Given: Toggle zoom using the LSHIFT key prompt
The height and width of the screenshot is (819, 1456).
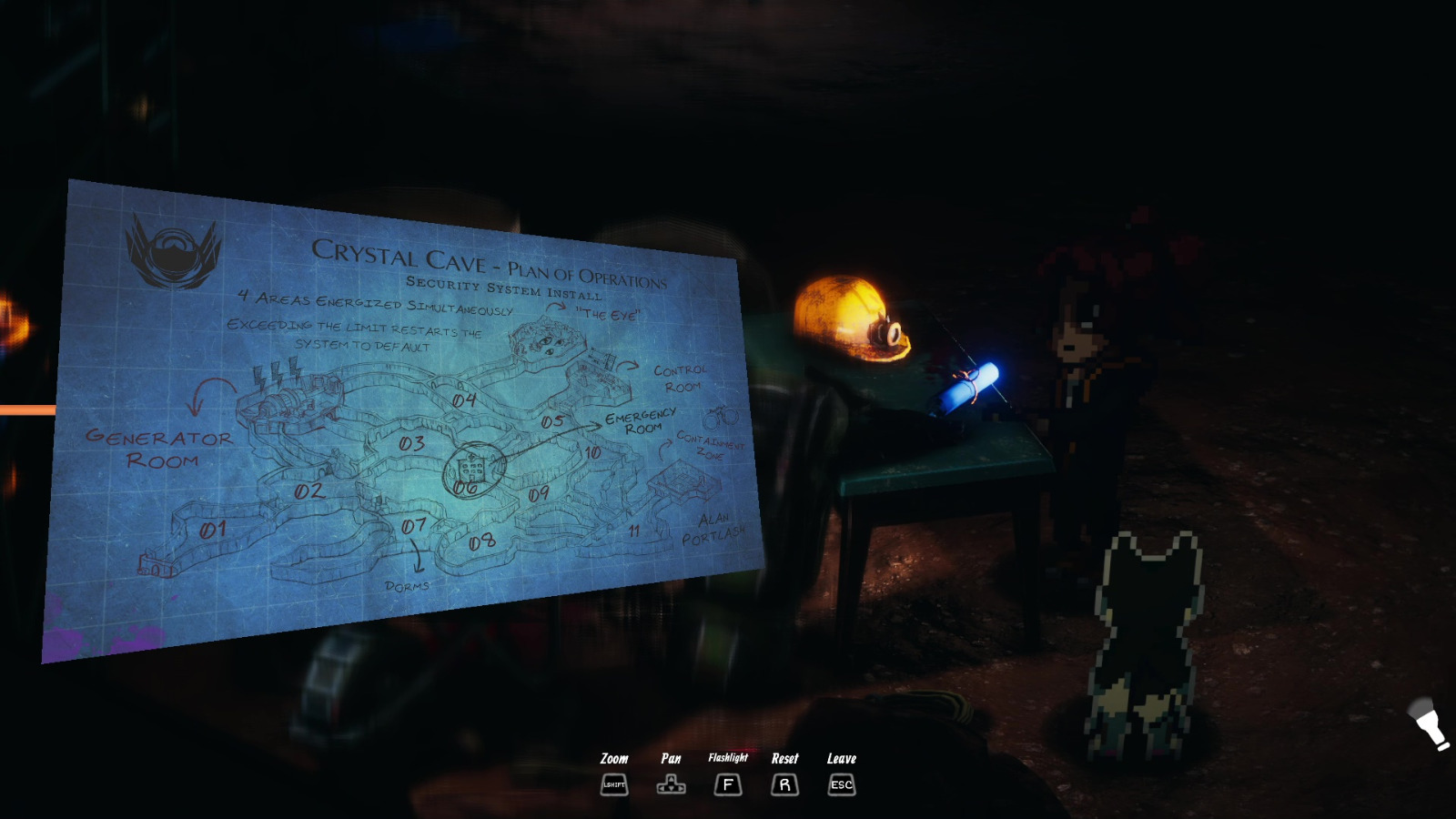Looking at the screenshot, I should pyautogui.click(x=613, y=784).
